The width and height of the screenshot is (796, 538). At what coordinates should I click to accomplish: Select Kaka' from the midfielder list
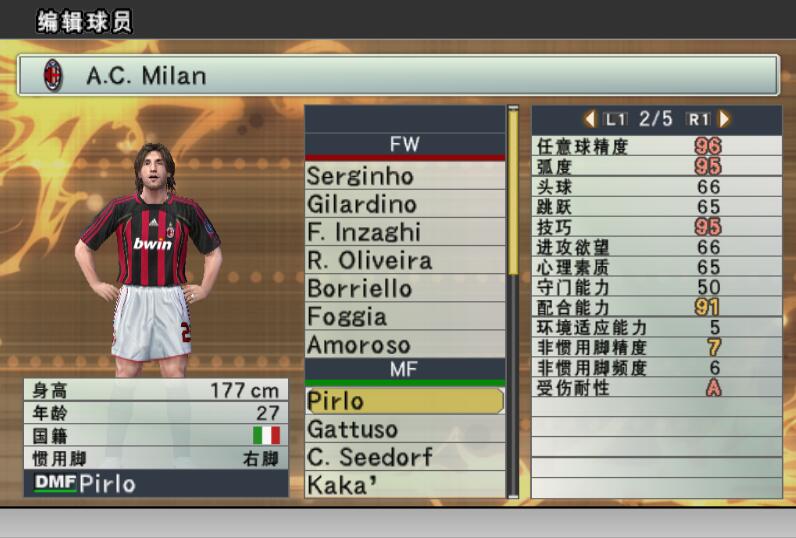click(405, 485)
